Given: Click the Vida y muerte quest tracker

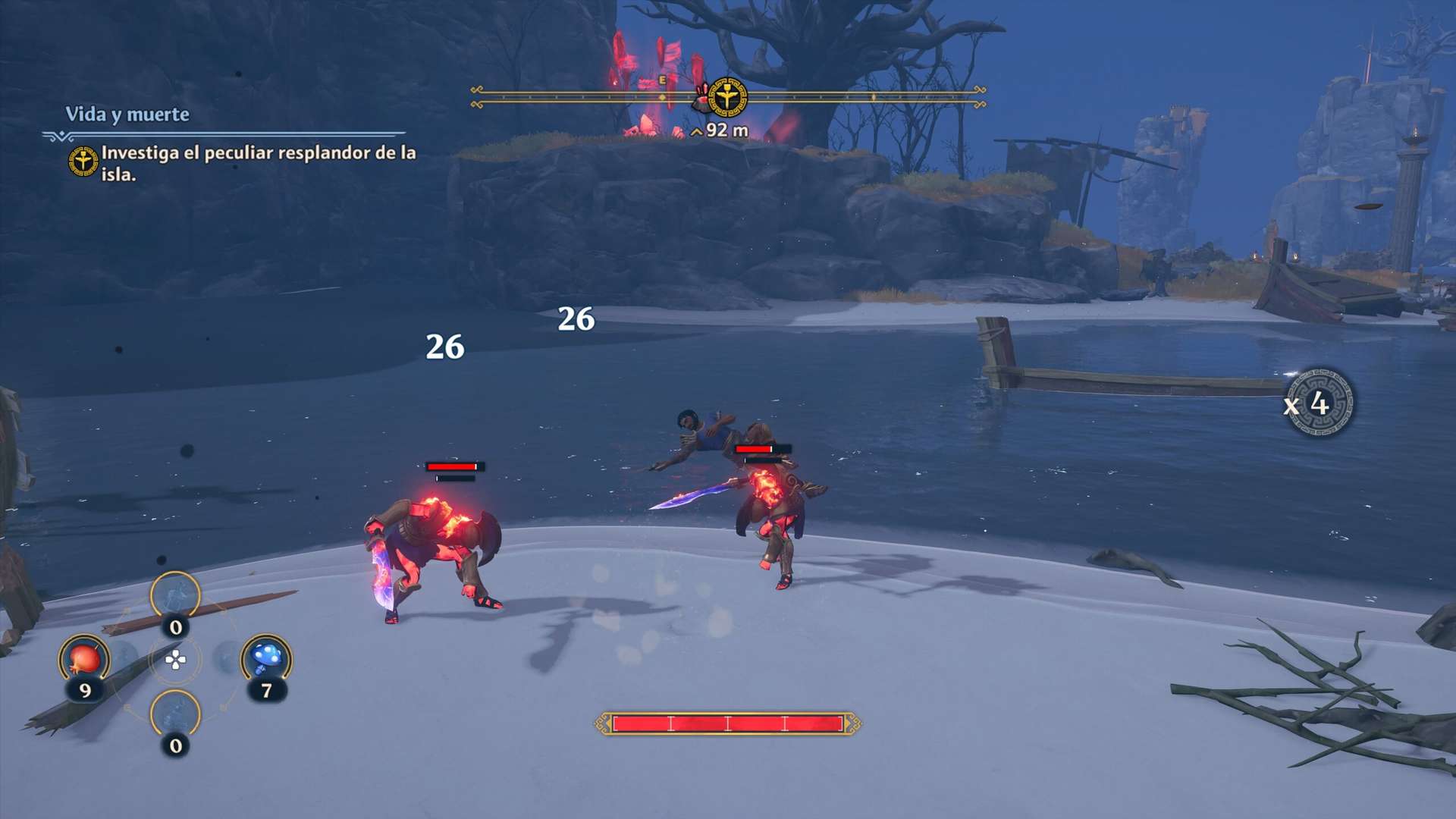Looking at the screenshot, I should (127, 115).
